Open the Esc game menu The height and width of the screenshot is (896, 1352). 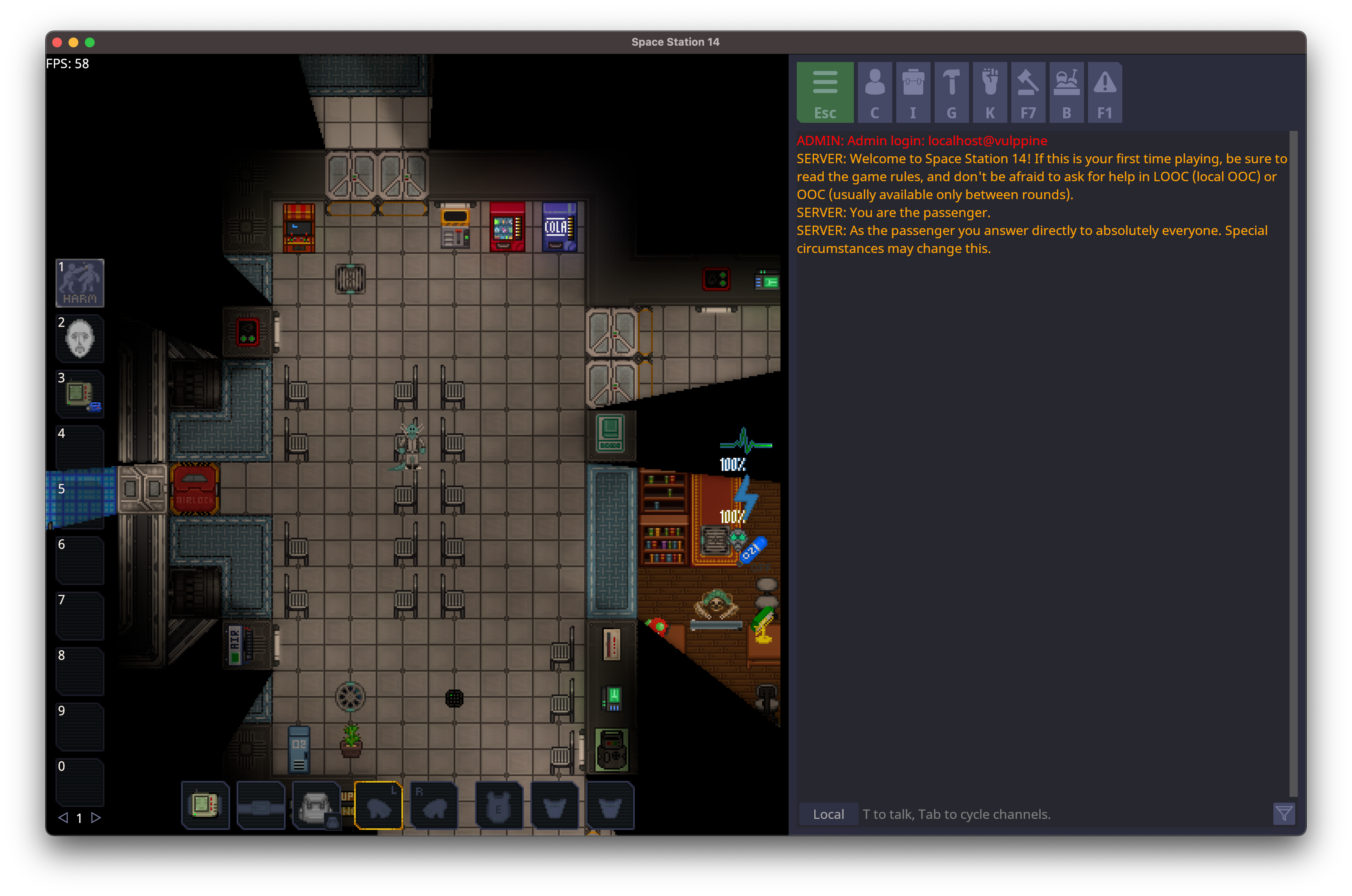click(x=824, y=93)
